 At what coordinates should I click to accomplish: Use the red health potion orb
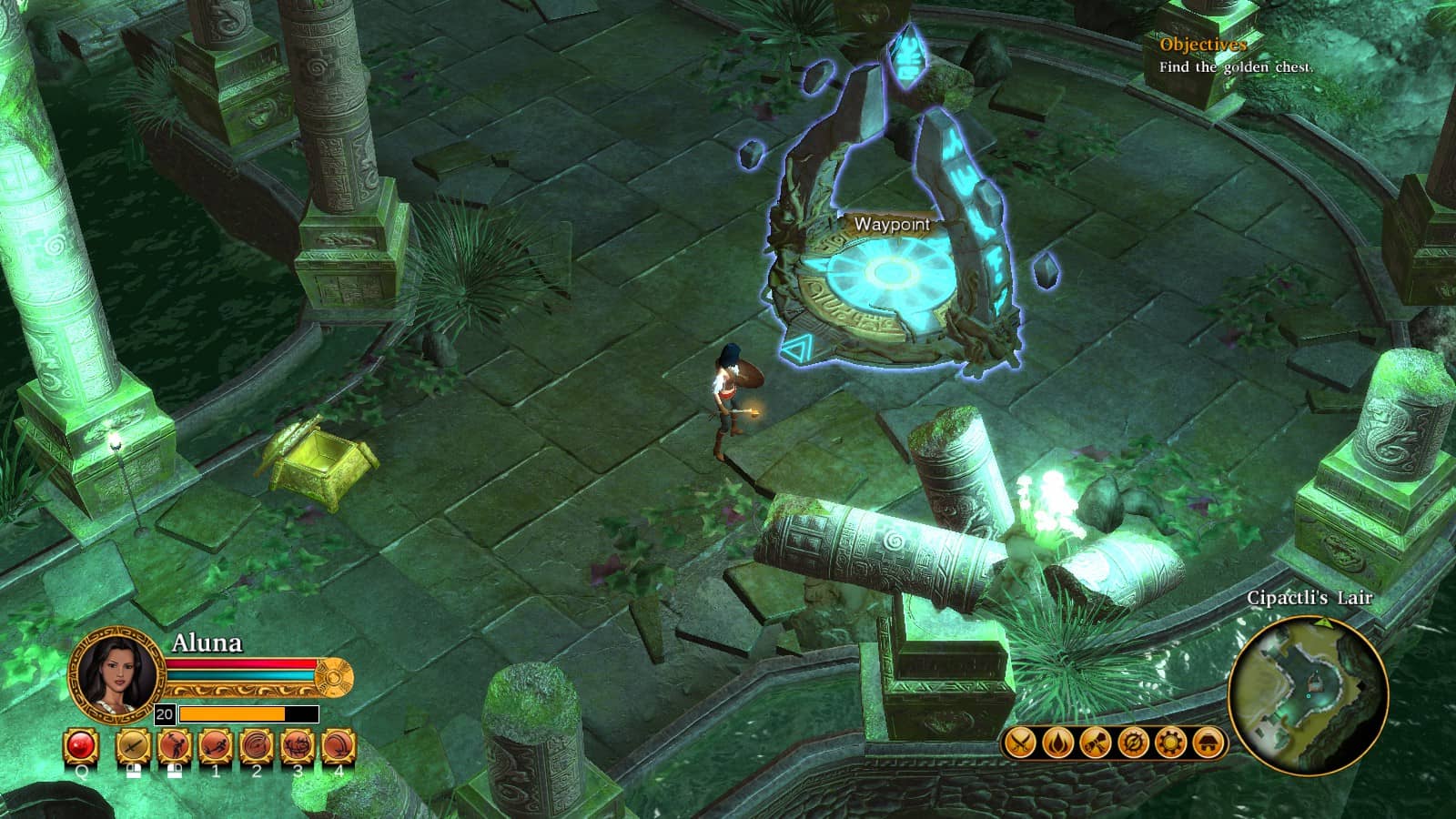pos(81,747)
